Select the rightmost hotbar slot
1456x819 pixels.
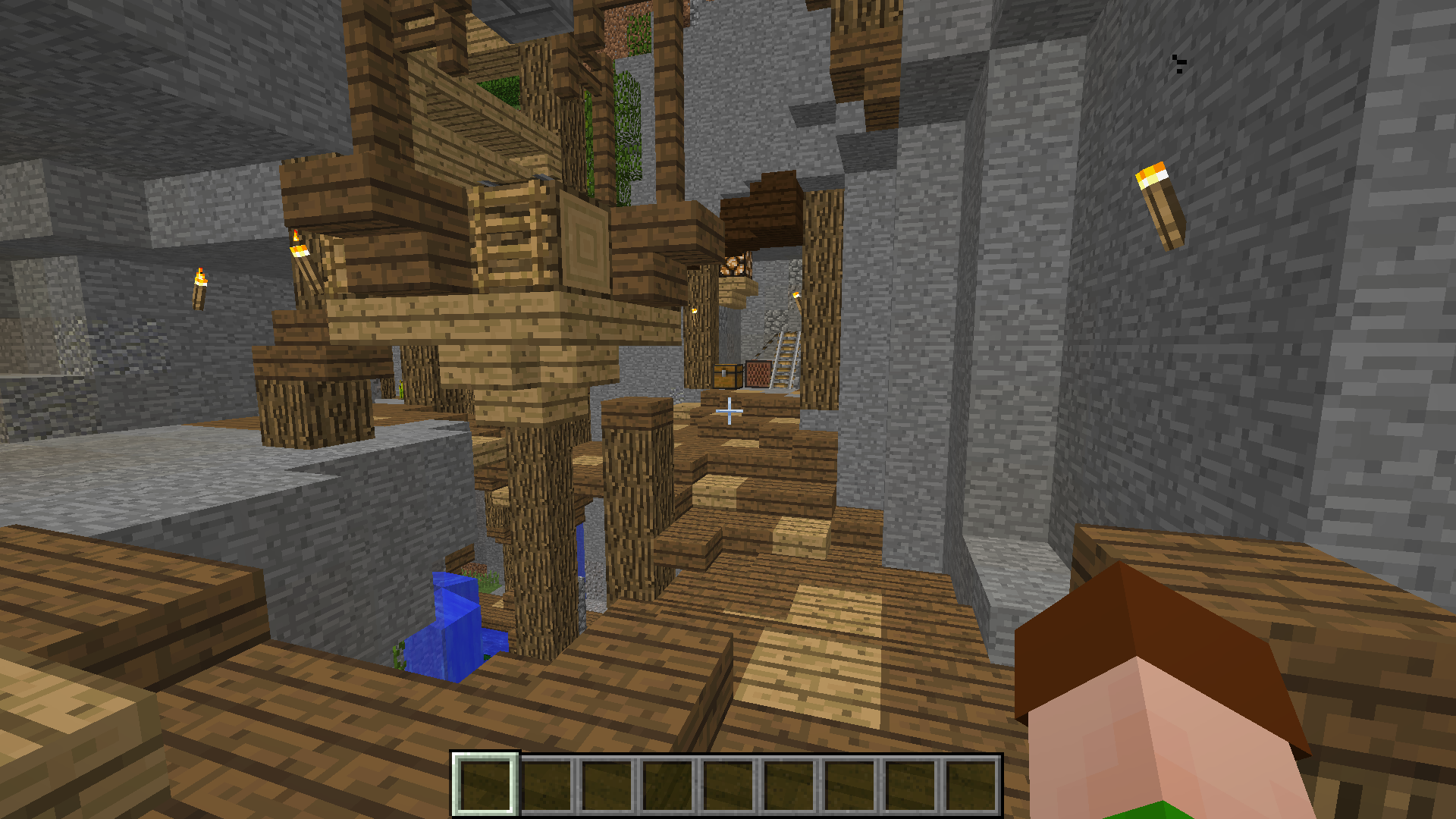[972, 783]
